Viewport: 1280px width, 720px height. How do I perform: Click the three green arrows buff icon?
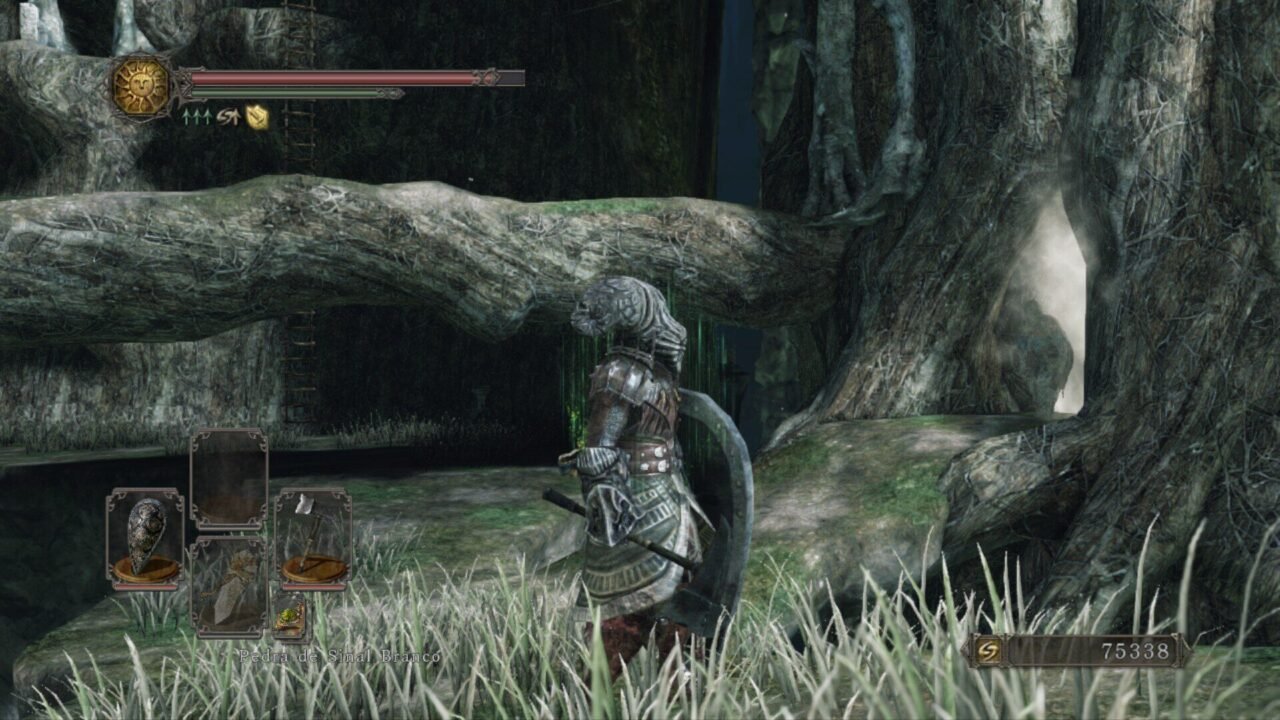[196, 117]
